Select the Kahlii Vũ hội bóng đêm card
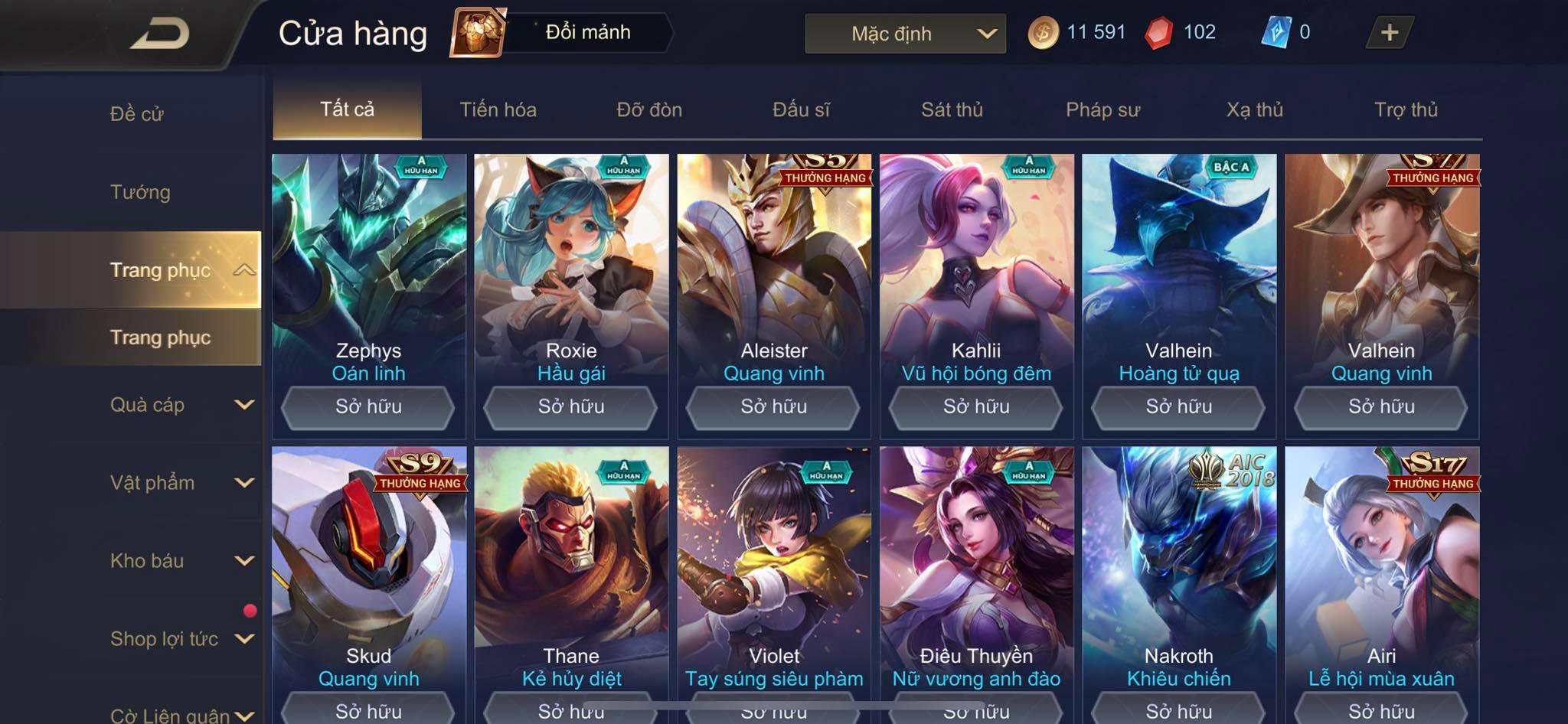1568x724 pixels. point(976,268)
